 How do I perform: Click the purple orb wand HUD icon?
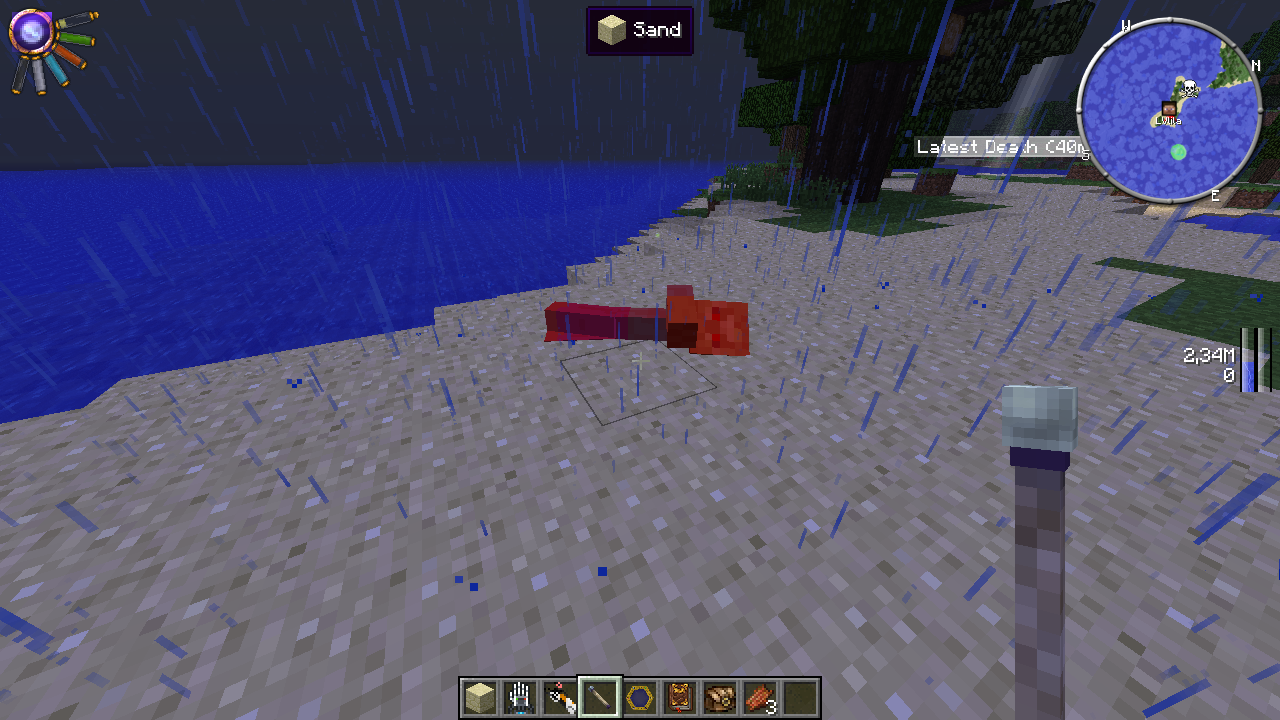31,32
